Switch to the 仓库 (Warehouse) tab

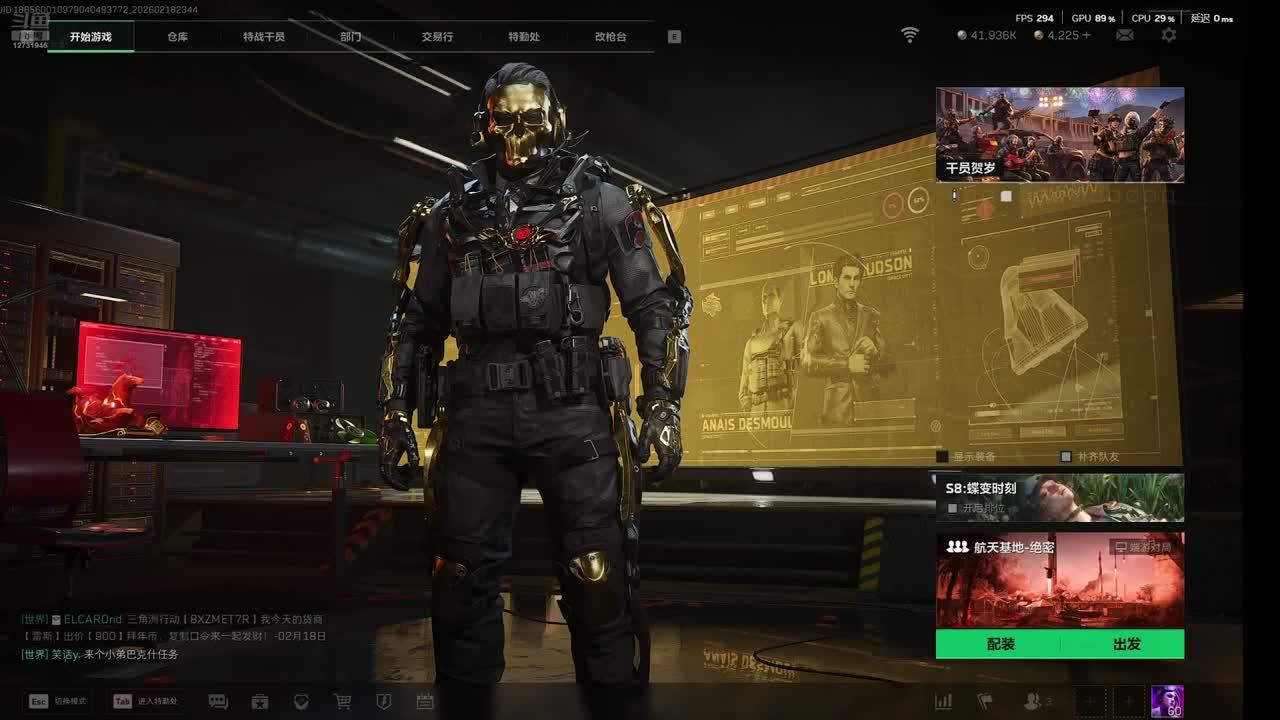[x=177, y=37]
